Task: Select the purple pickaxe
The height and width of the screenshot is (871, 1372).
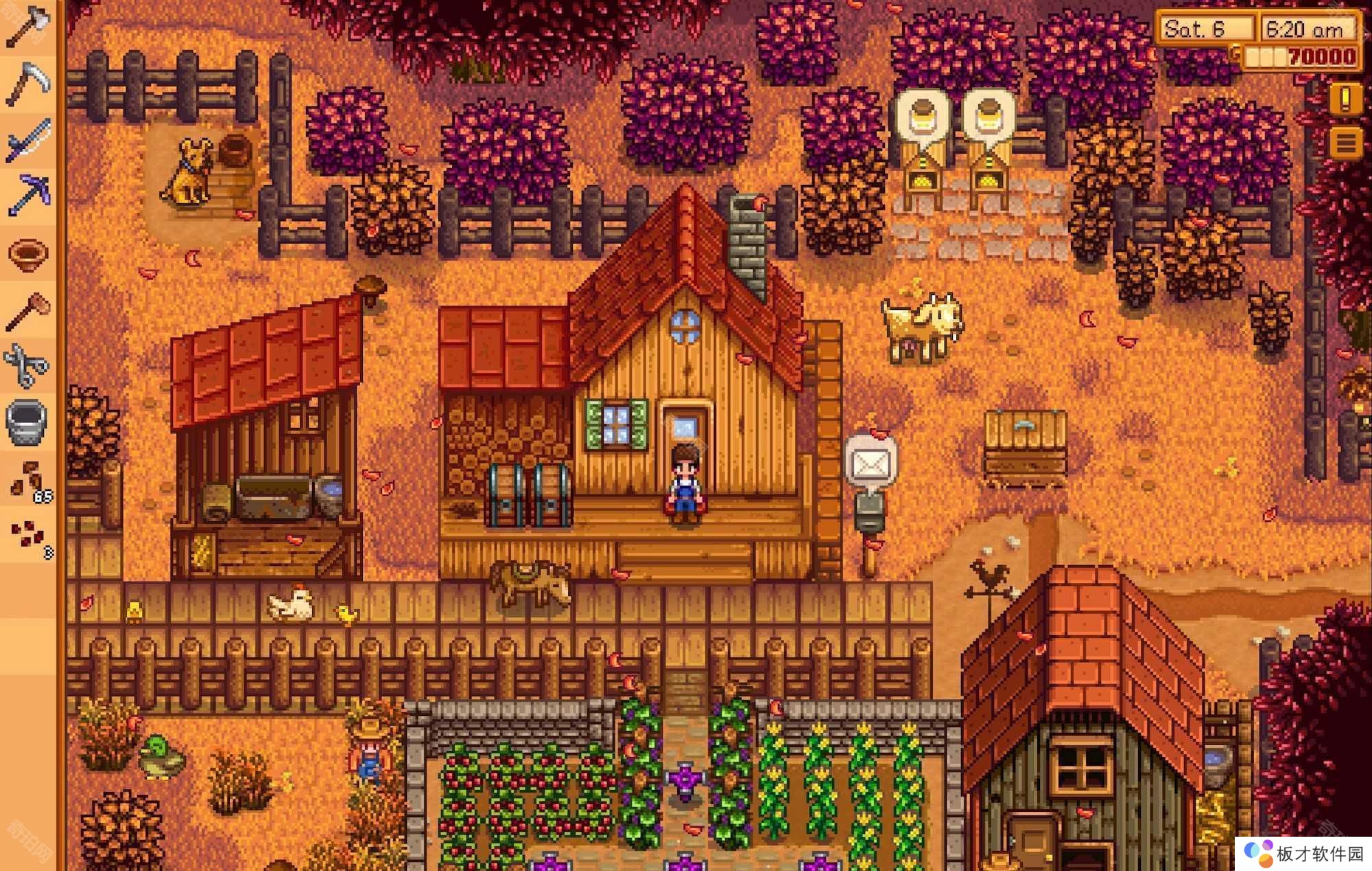Action: [27, 195]
